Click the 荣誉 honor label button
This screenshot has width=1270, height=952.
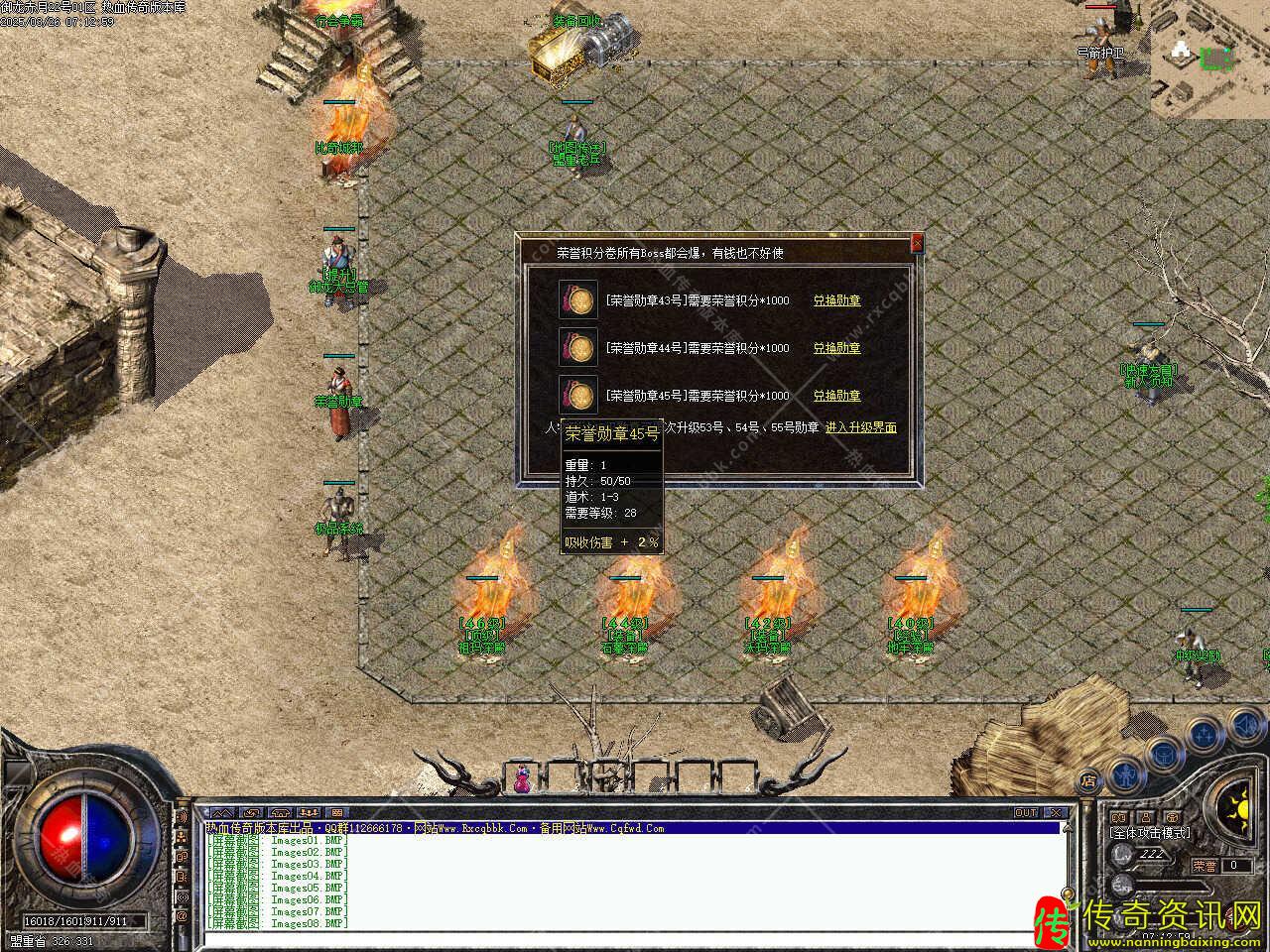[1204, 866]
